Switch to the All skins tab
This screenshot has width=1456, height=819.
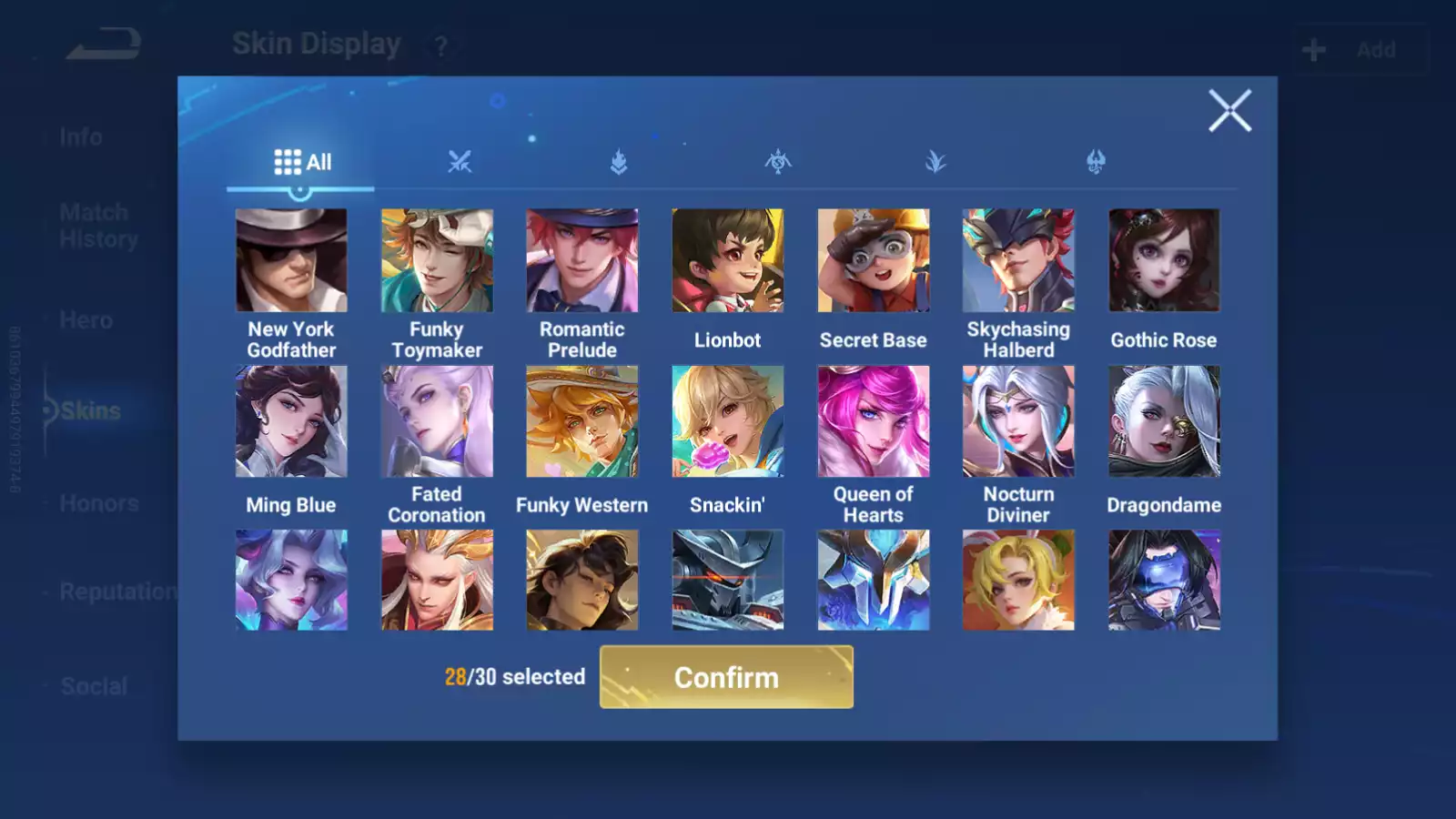coord(302,162)
